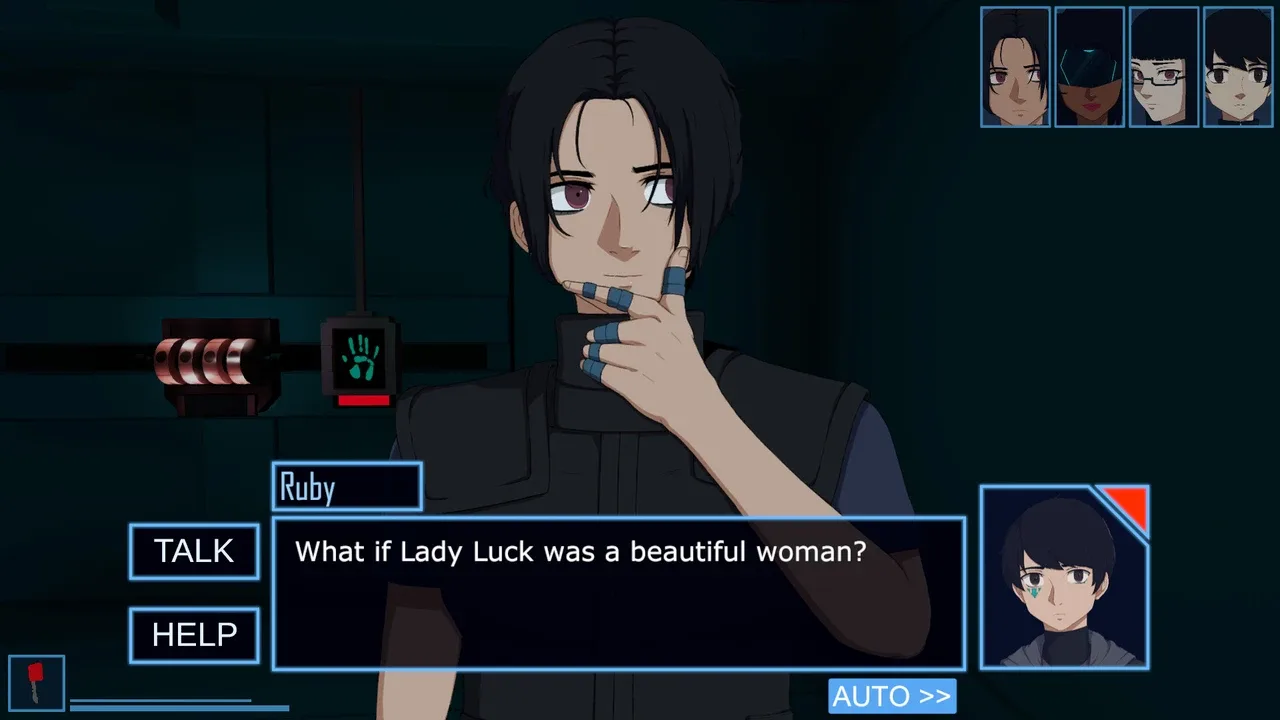The height and width of the screenshot is (720, 1280).
Task: Click the speaker portrait with teal face mark
Action: point(1064,578)
